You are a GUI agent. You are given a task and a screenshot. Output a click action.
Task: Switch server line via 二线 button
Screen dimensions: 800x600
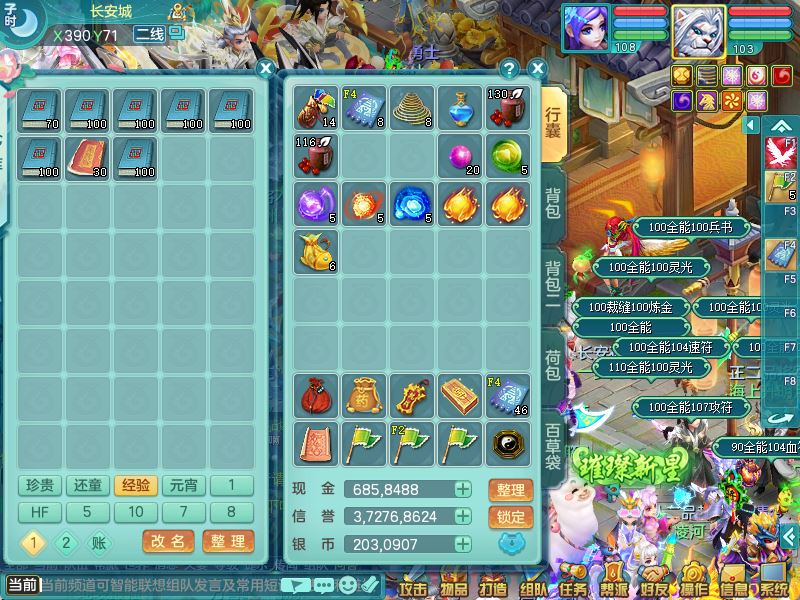tap(151, 34)
